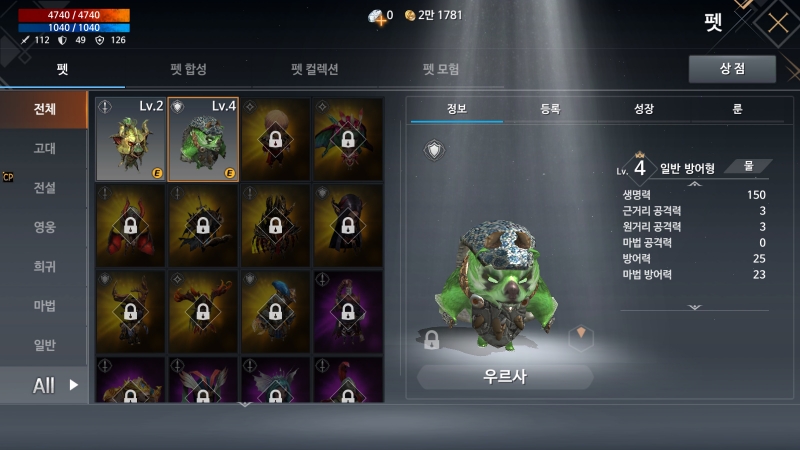
Task: Show 희귀 grade pets
Action: point(44,266)
